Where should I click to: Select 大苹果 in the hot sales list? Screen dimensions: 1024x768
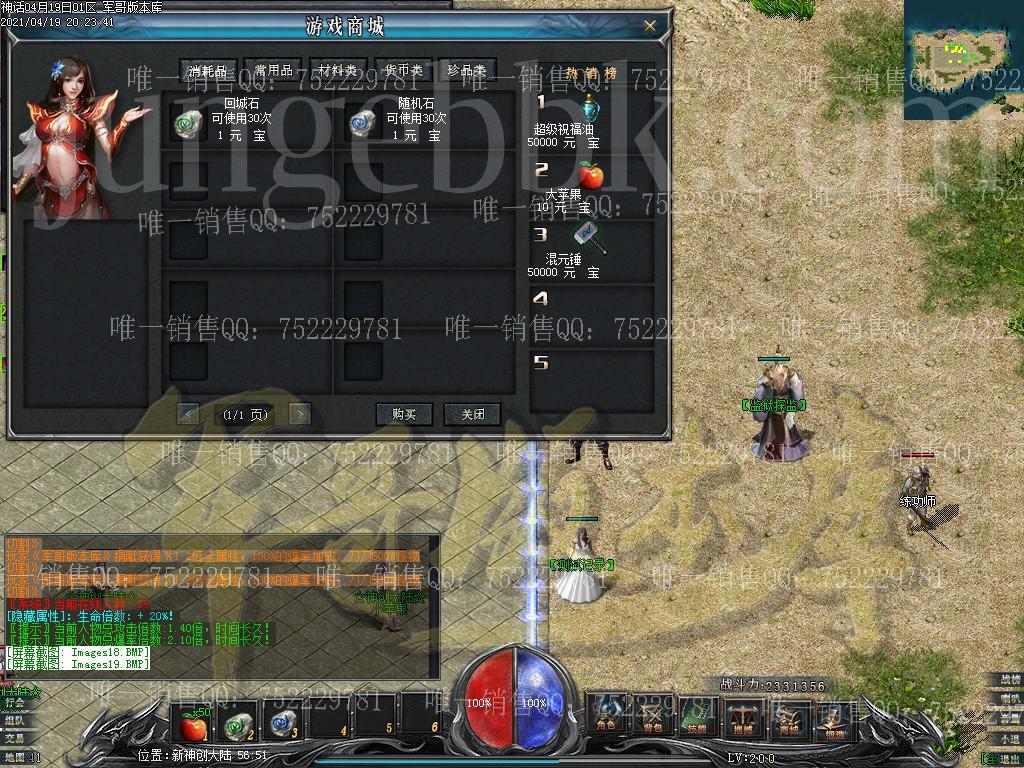point(590,176)
